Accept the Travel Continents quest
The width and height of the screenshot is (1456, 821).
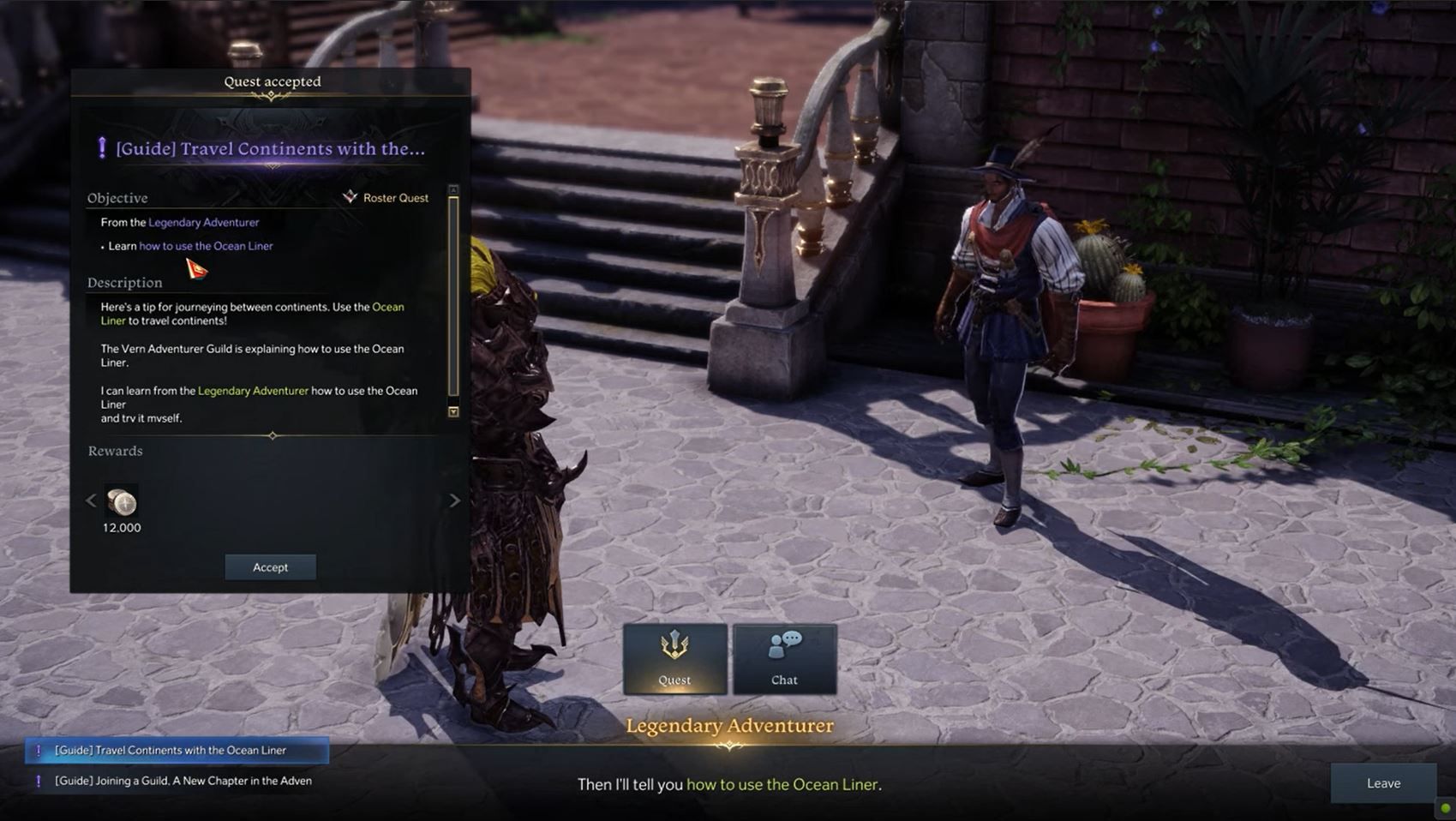(x=270, y=566)
